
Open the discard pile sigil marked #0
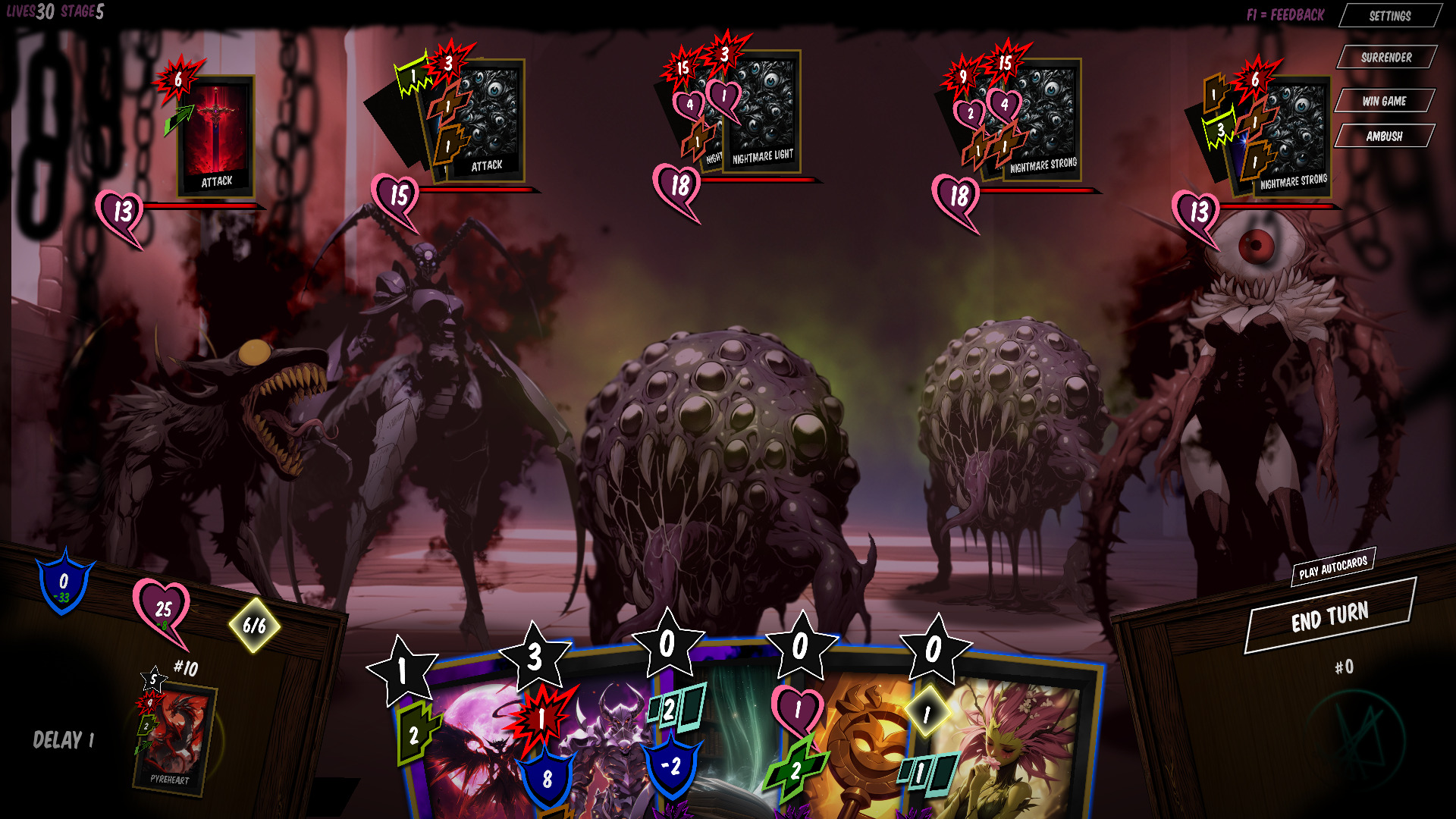tap(1354, 739)
